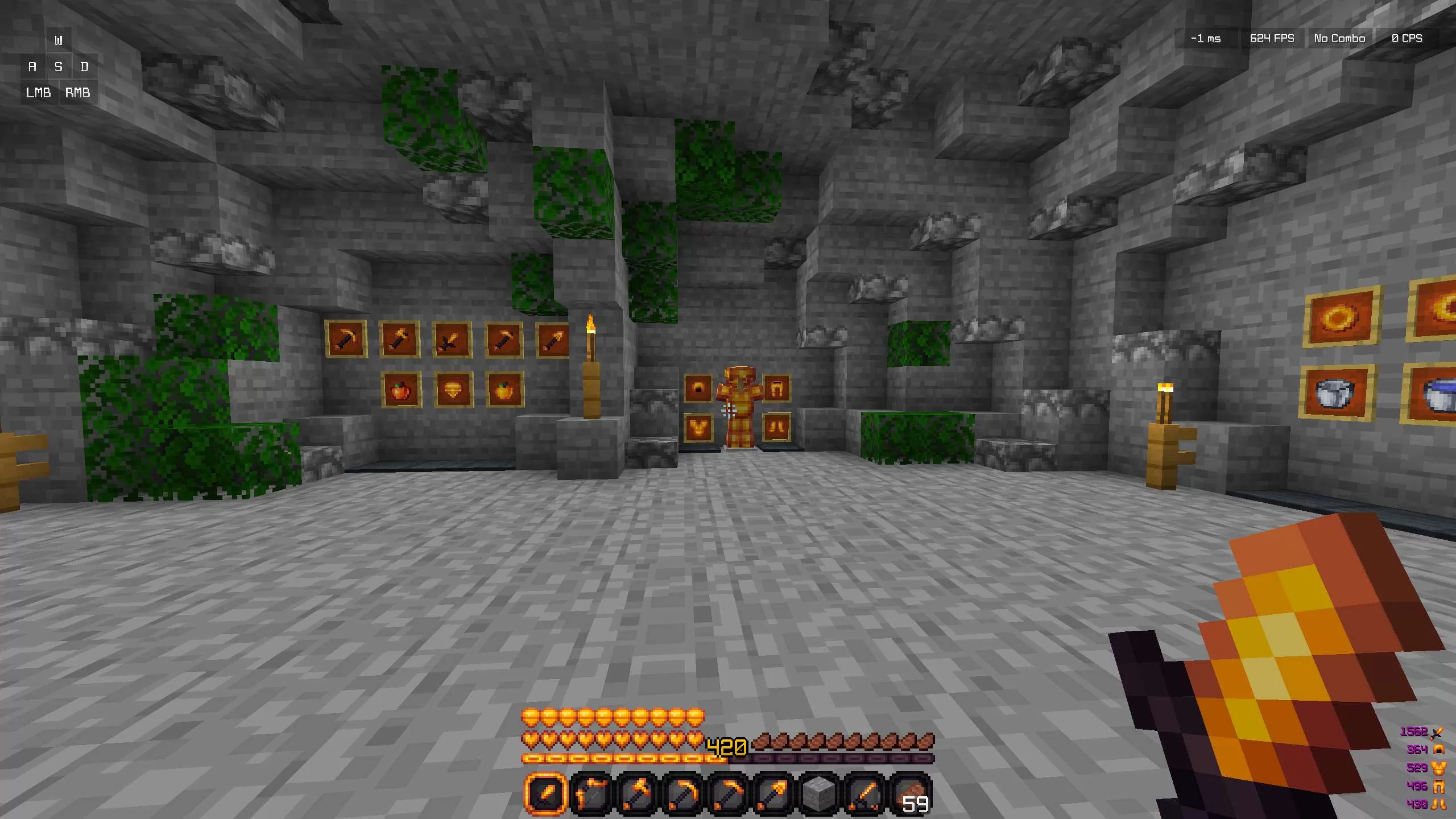Toggle the W key on the keystroke overlay
This screenshot has width=1456, height=819.
point(57,40)
